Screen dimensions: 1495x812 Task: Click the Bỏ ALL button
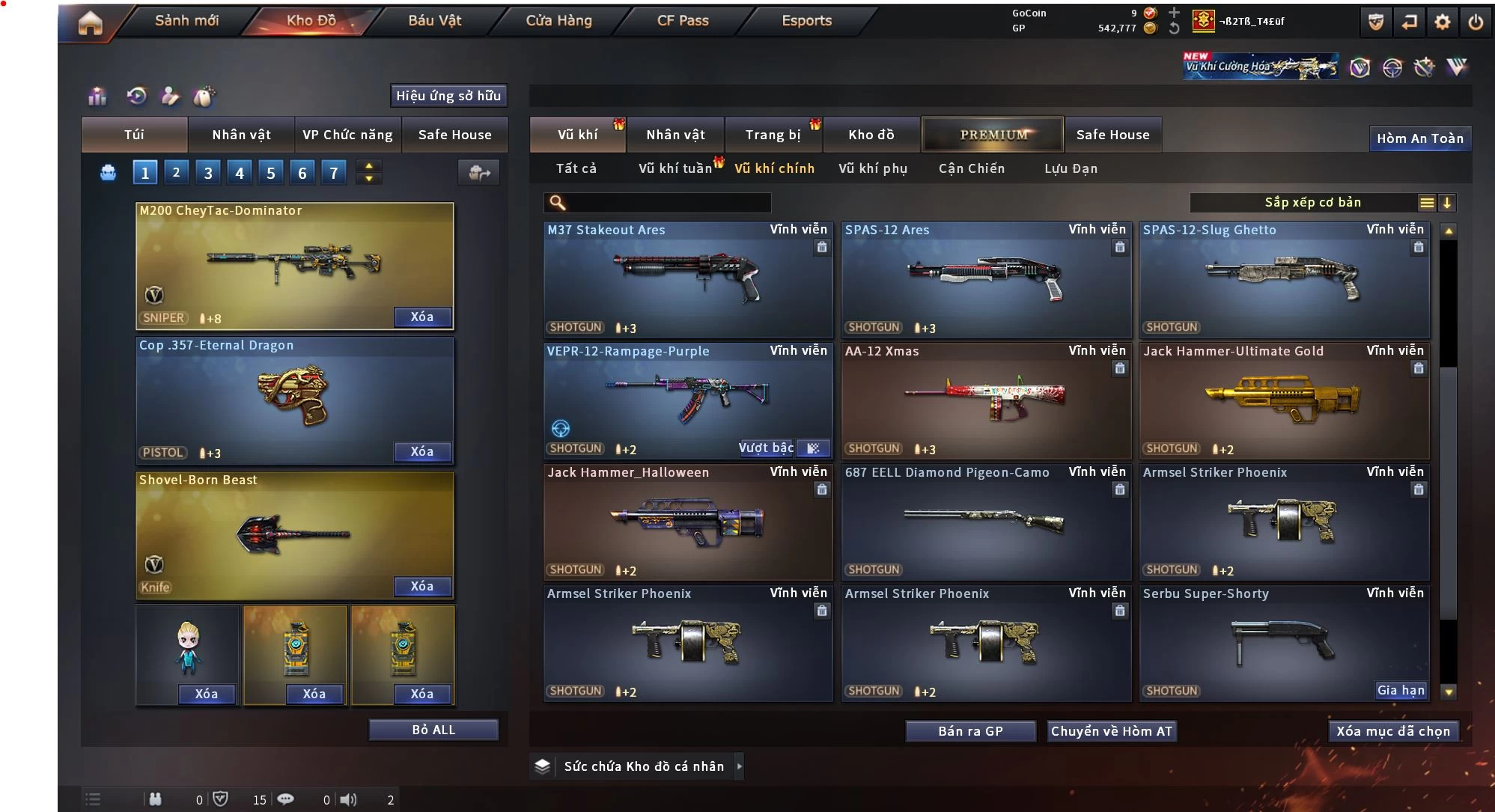(433, 730)
